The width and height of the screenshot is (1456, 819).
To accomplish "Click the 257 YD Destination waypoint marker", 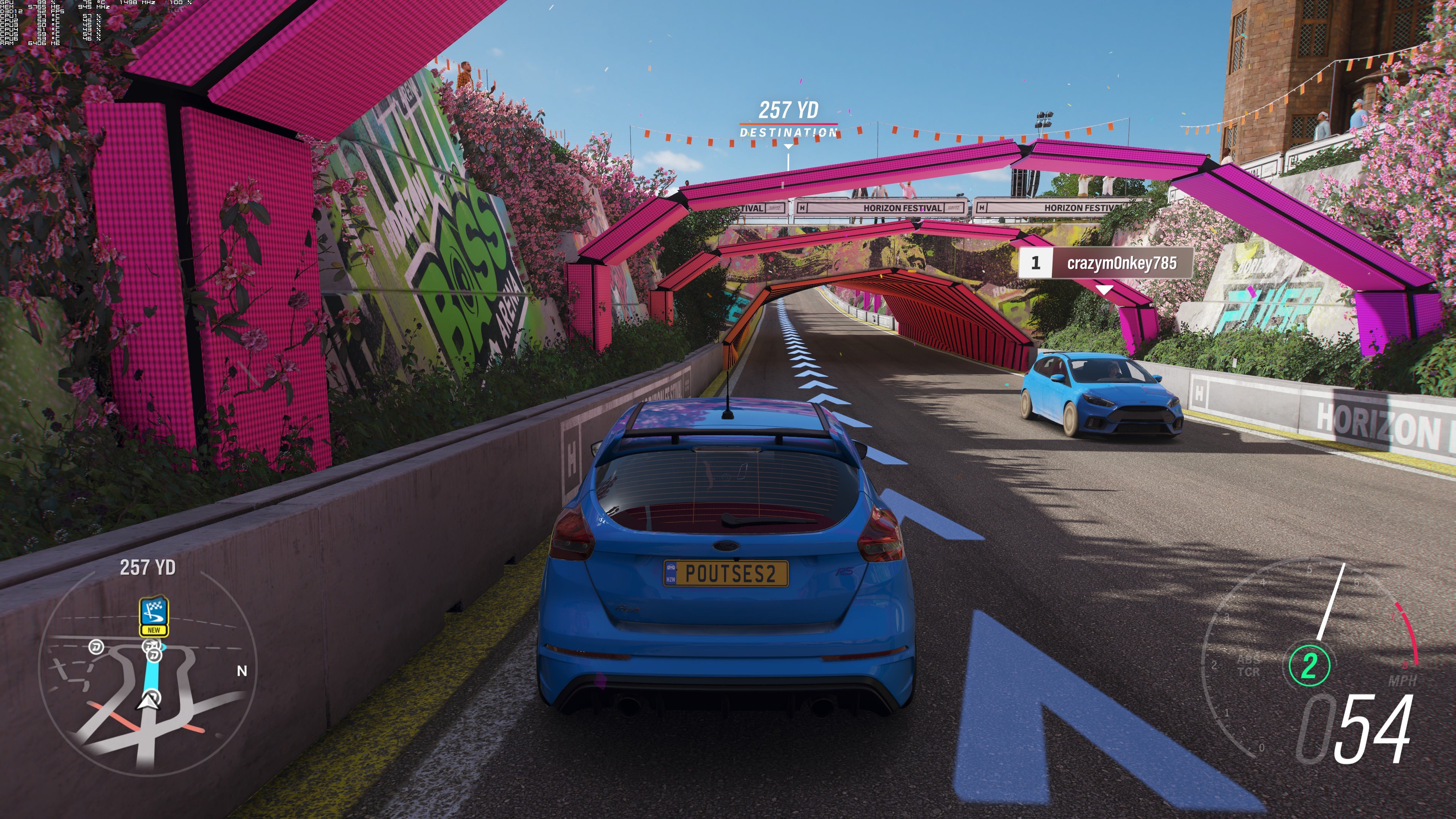I will tap(789, 120).
